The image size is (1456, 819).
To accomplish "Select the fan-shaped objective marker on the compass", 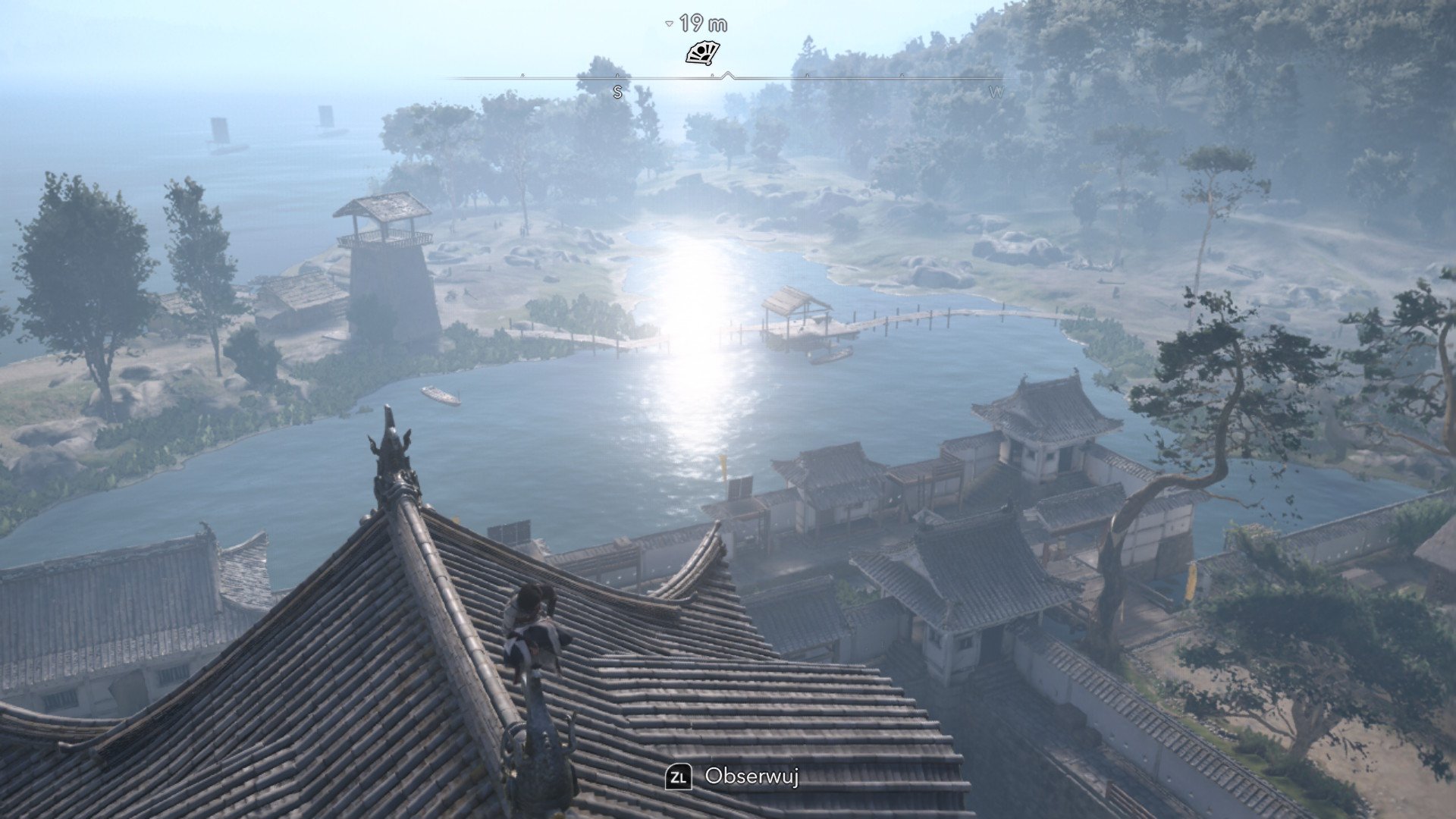I will (x=702, y=53).
